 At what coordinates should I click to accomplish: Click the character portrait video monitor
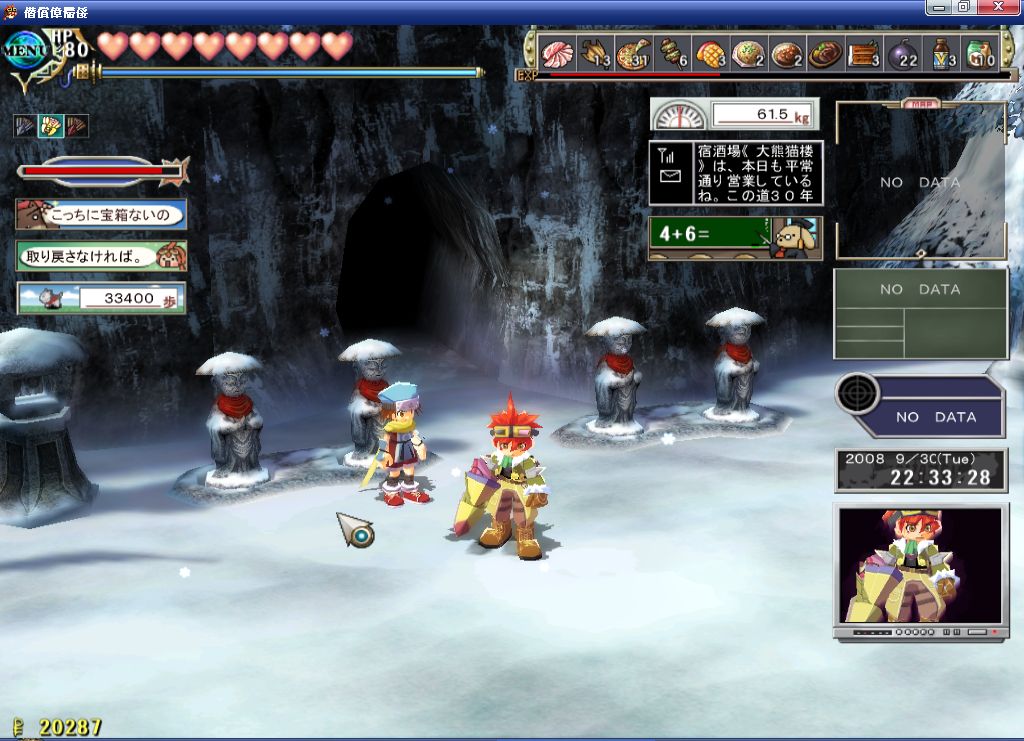pos(920,566)
